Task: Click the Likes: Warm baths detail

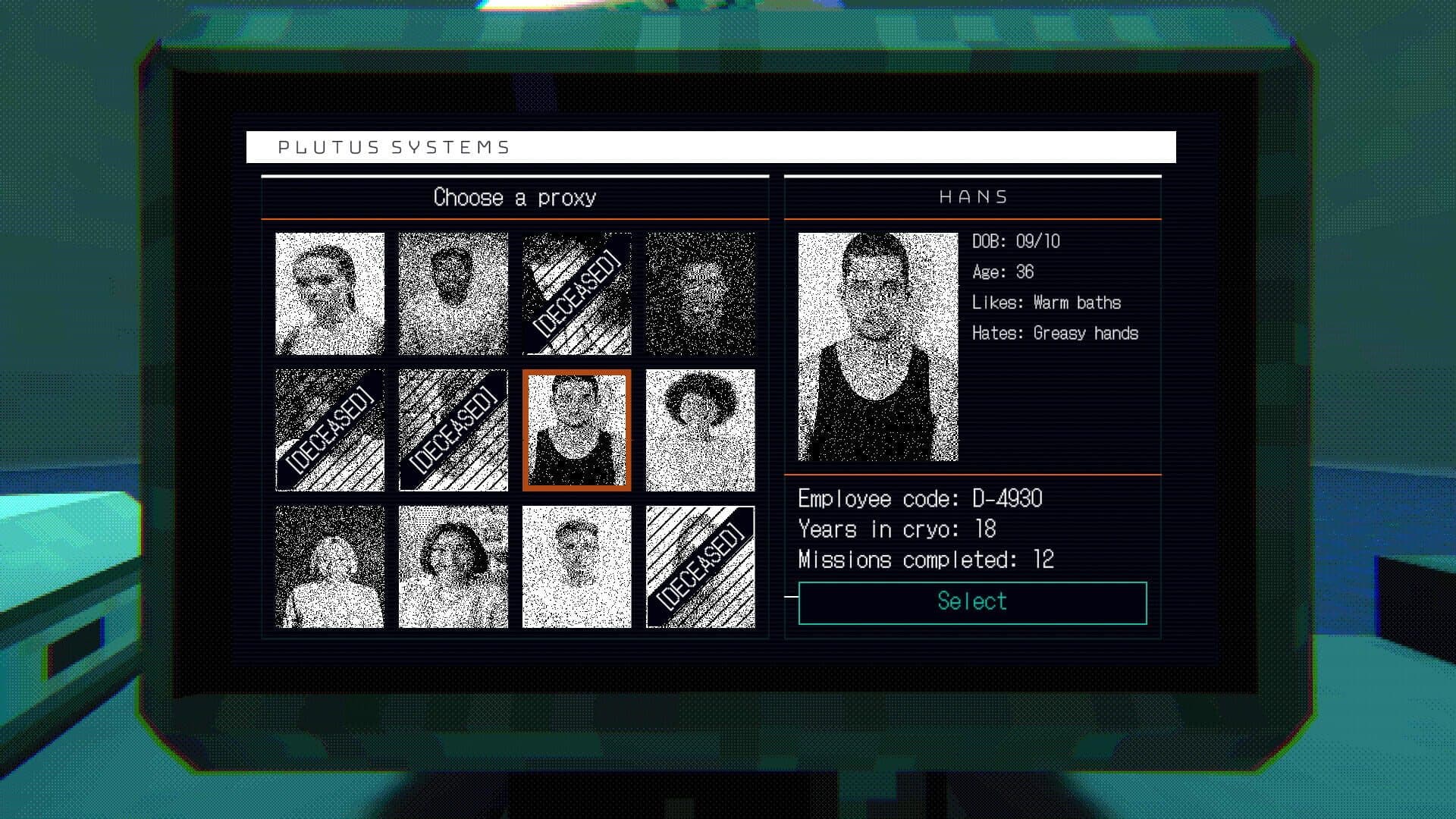Action: click(1048, 303)
